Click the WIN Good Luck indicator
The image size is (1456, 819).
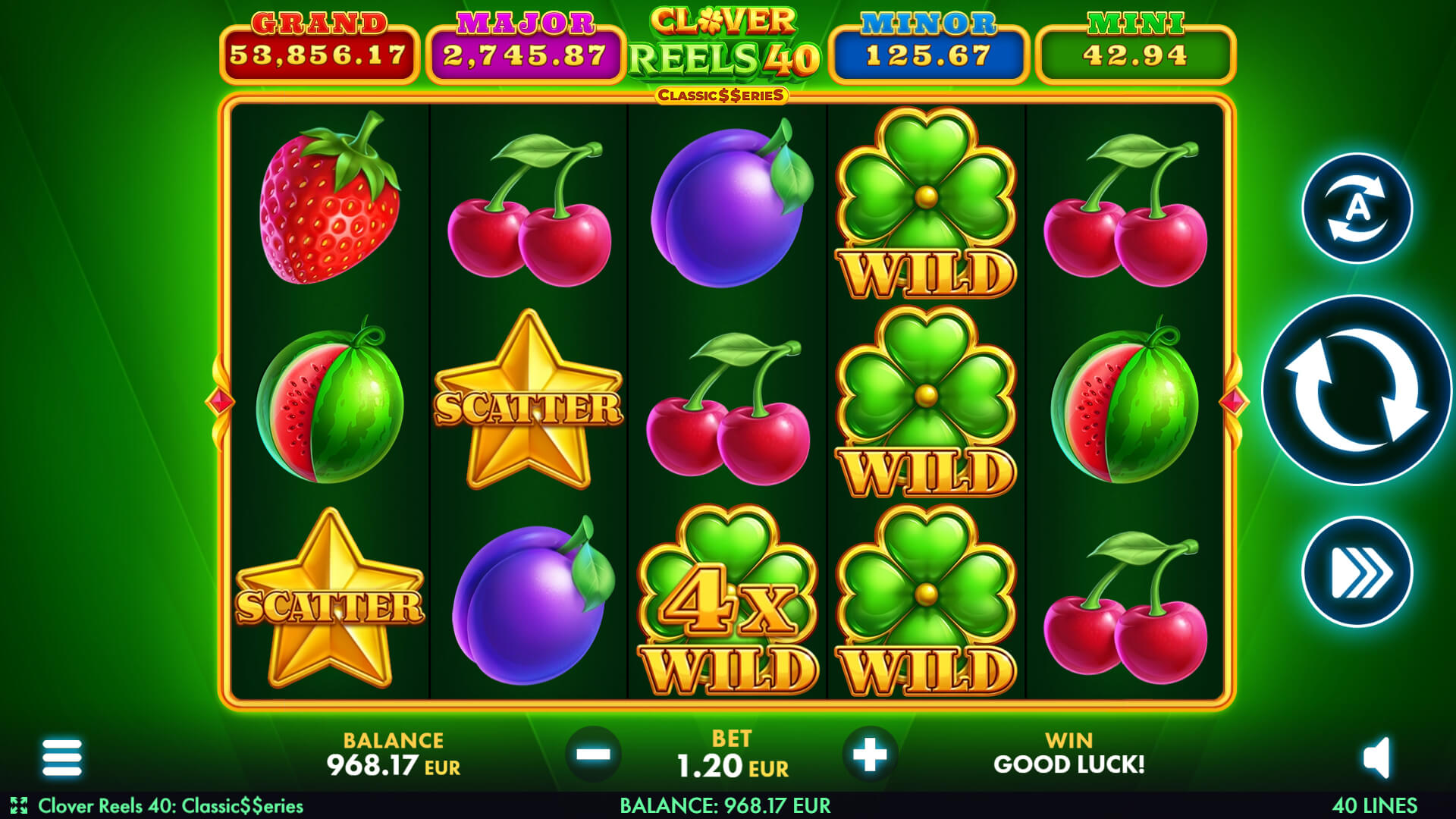pos(1075,754)
